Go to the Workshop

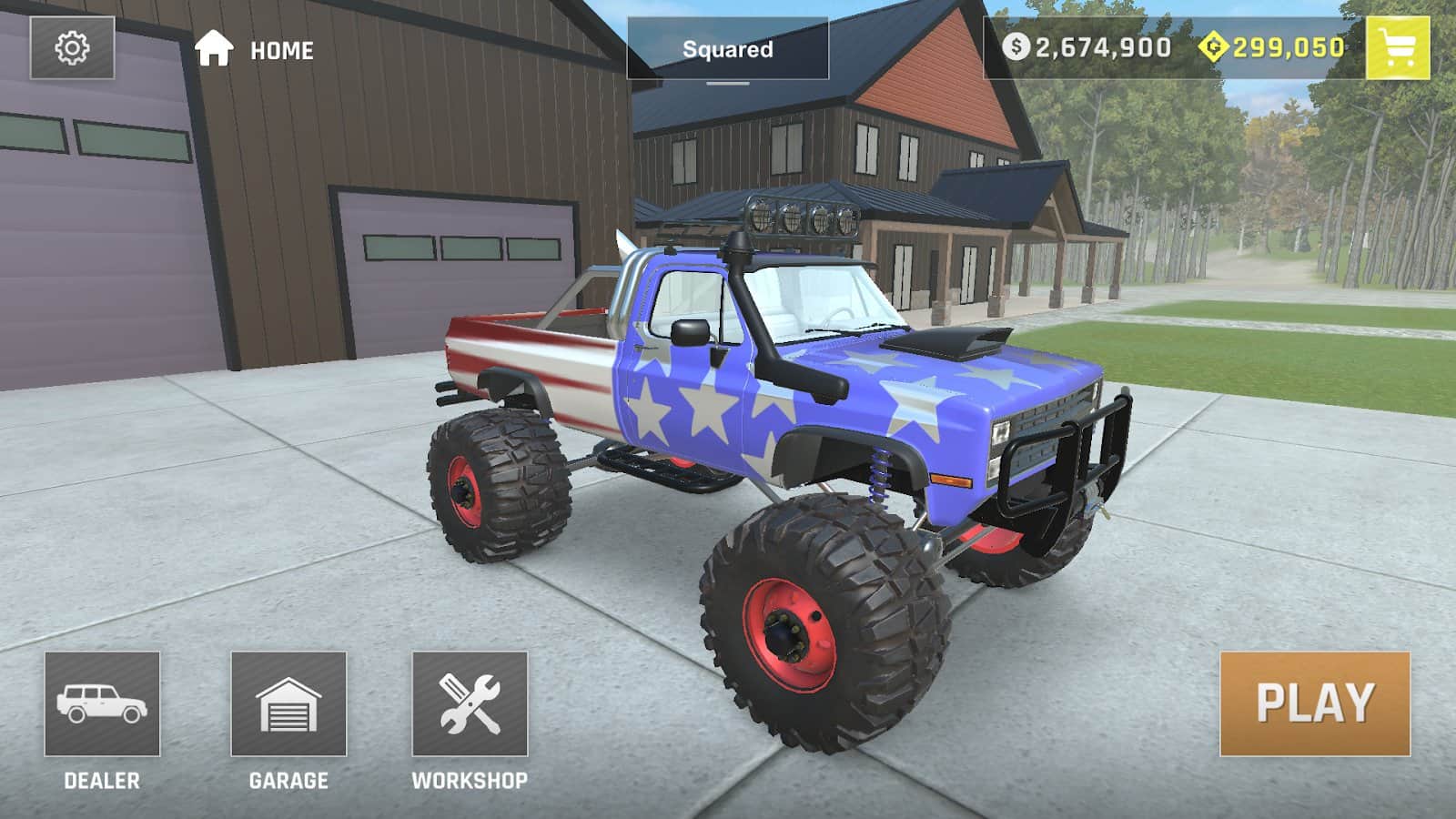tap(470, 703)
